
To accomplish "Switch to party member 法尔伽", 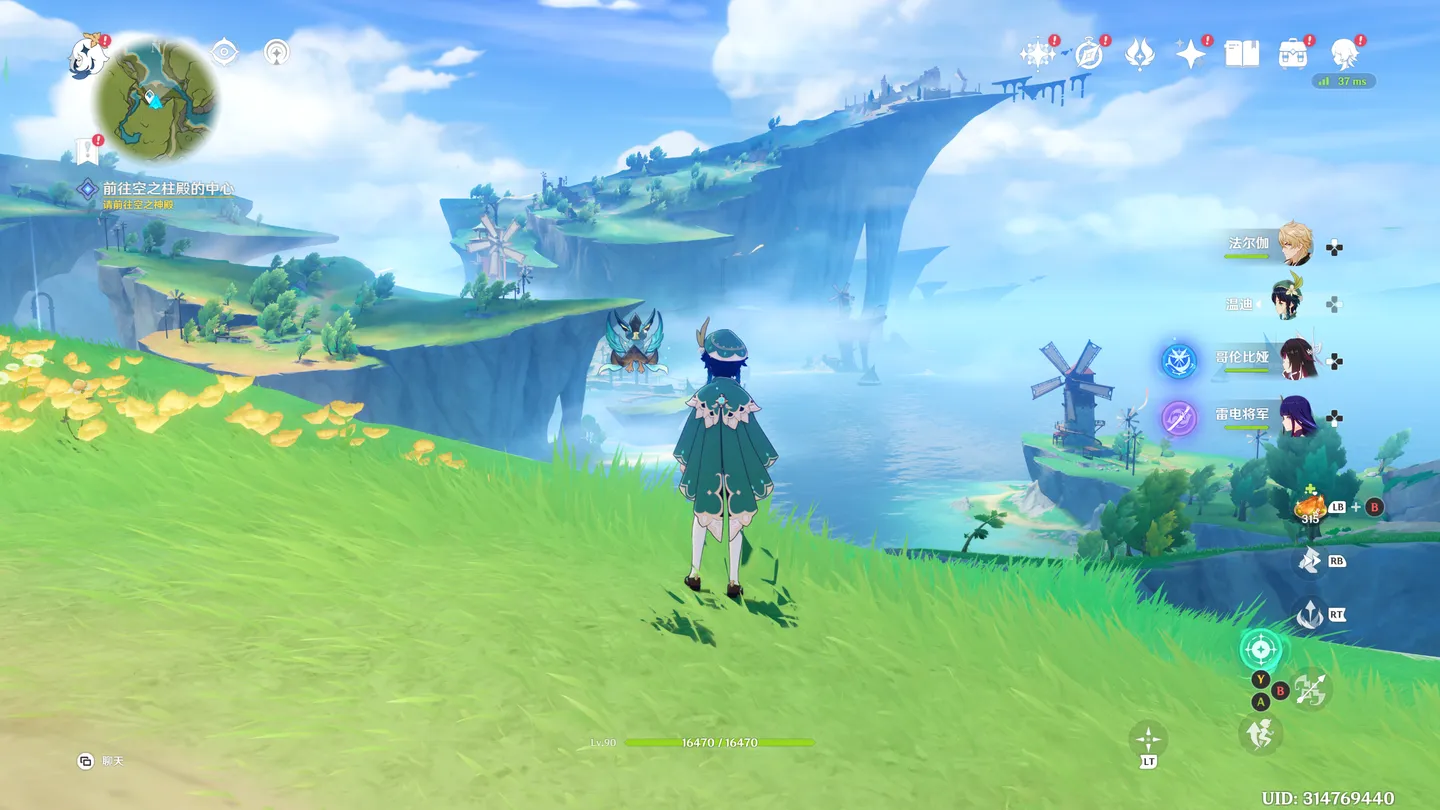I will click(1295, 244).
